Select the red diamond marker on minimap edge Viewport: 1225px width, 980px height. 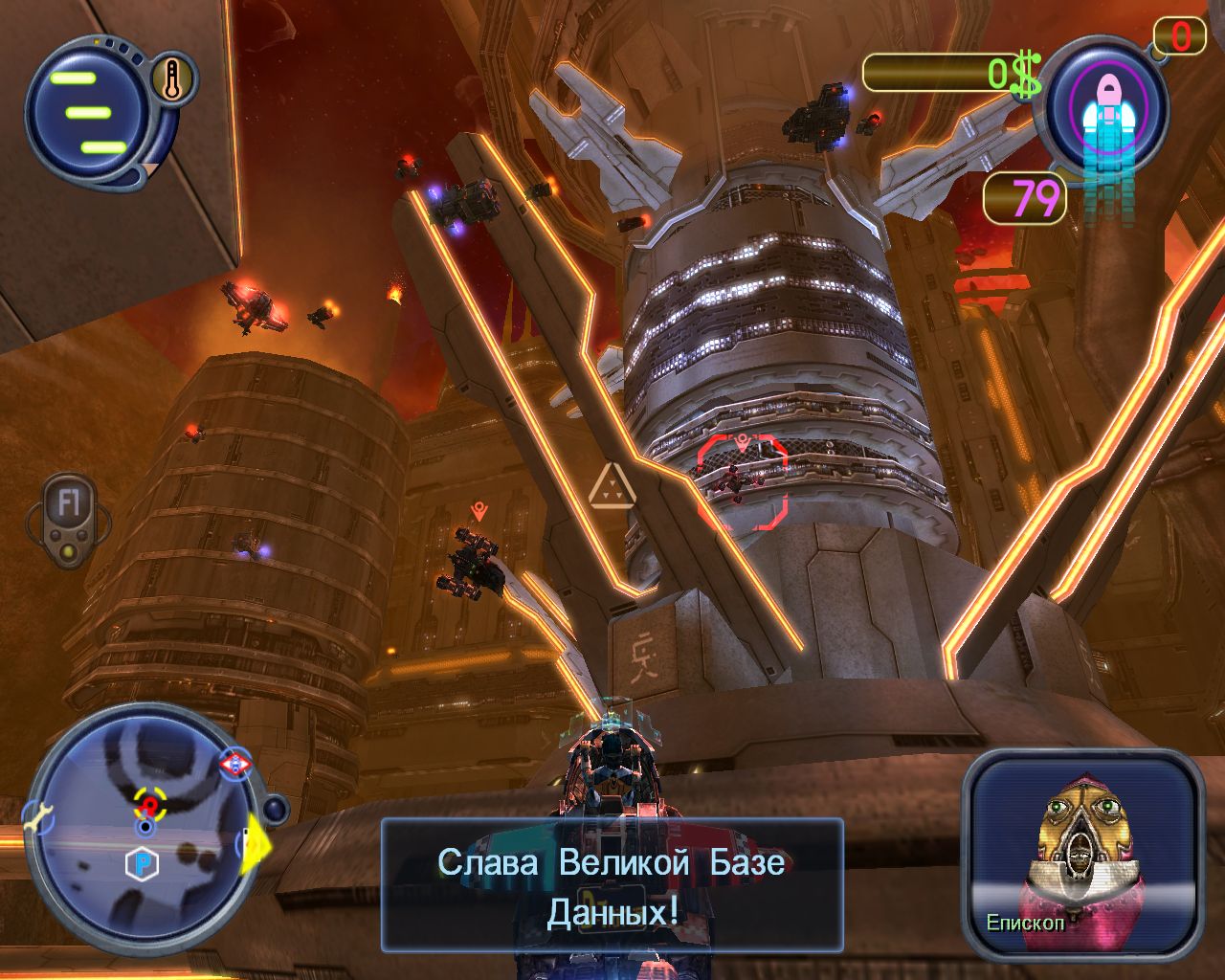point(234,765)
